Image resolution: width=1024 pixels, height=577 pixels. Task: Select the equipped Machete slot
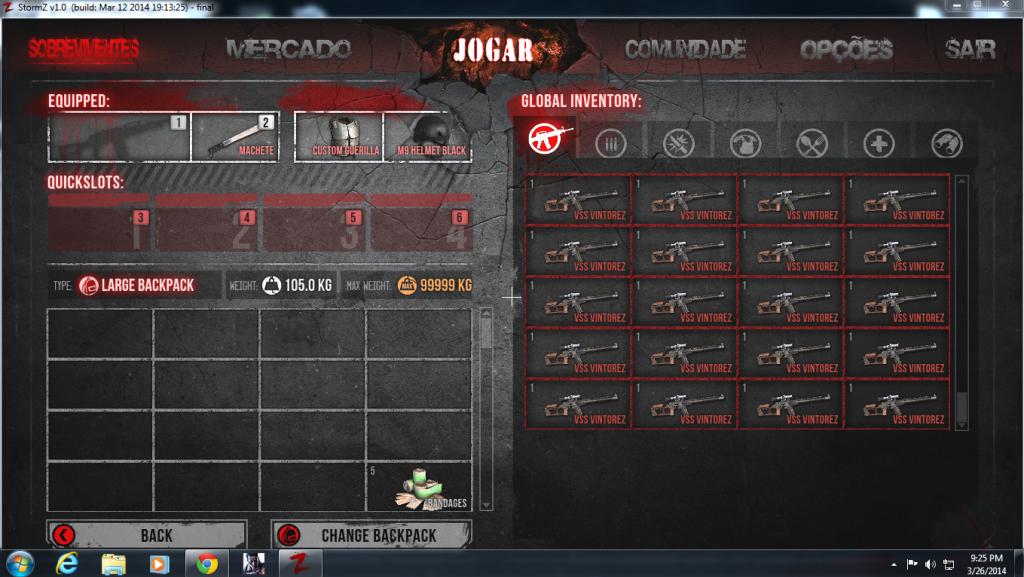click(x=233, y=137)
